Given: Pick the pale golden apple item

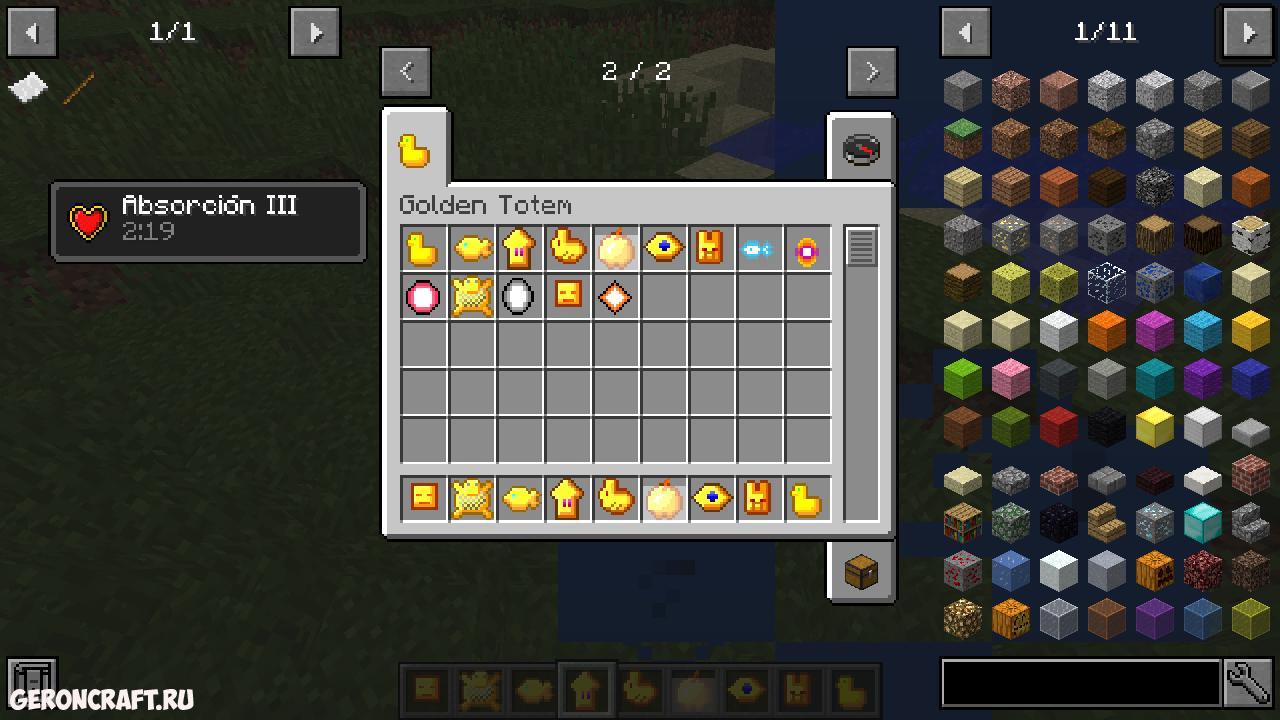Looking at the screenshot, I should pos(614,249).
